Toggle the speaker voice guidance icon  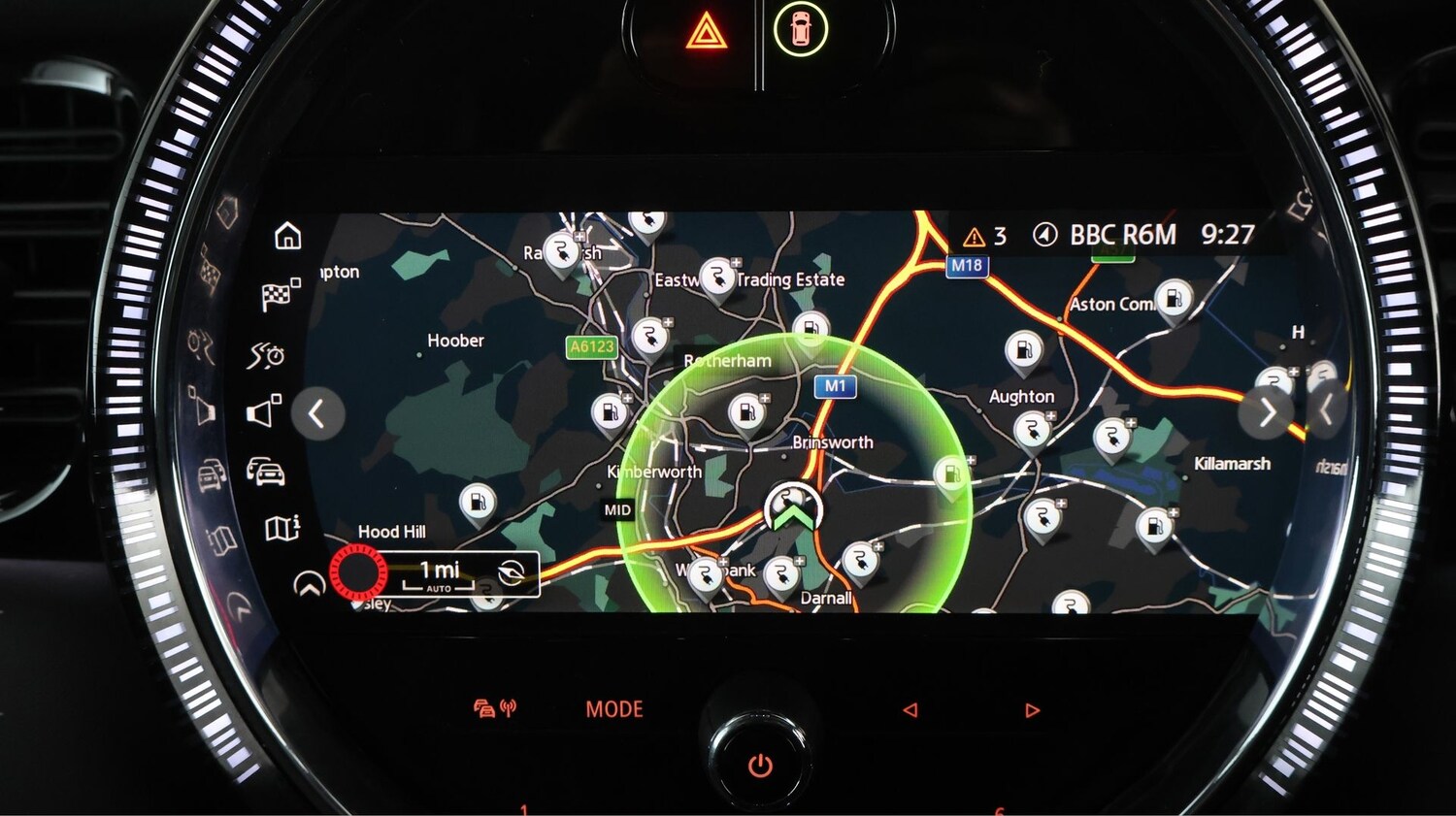click(x=263, y=412)
